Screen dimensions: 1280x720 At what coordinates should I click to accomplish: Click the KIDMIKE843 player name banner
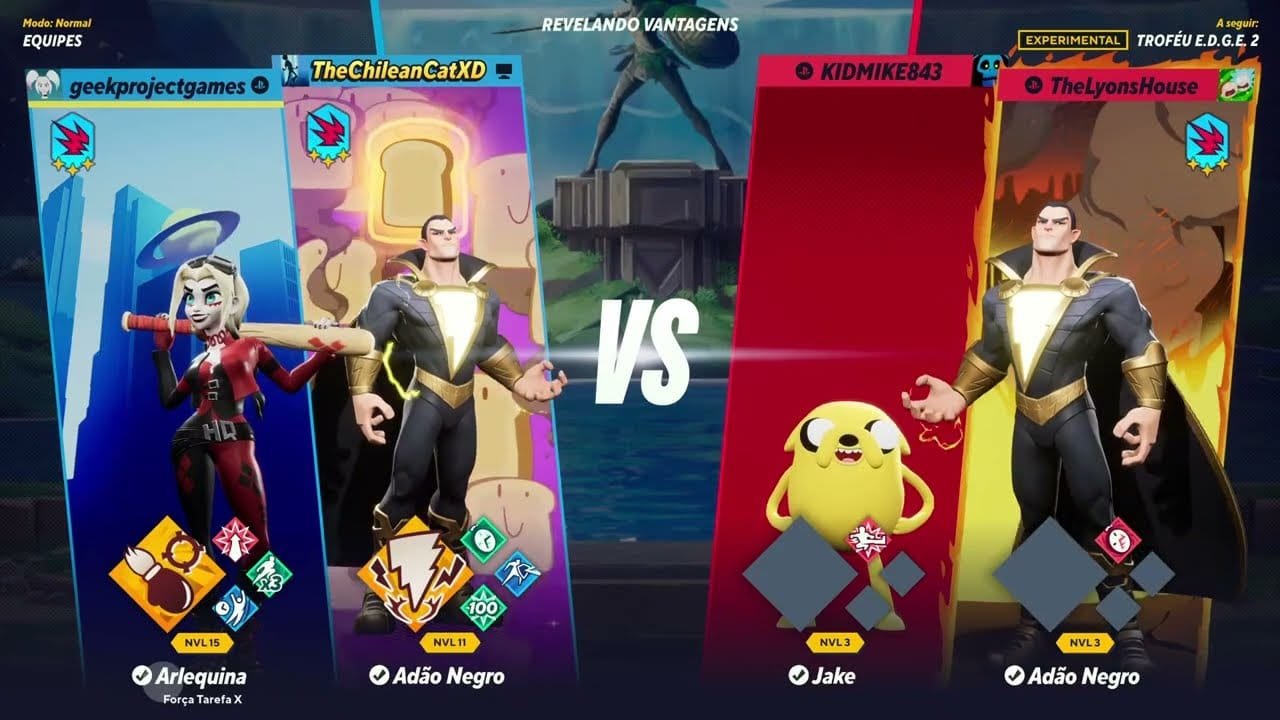pos(866,71)
